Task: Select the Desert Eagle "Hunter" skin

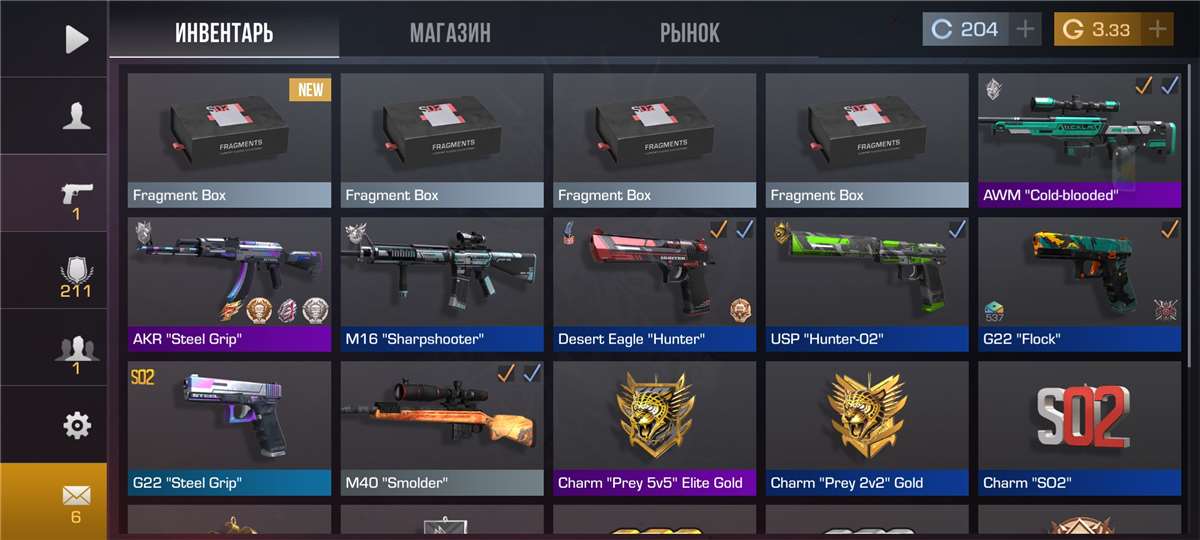Action: 654,283
